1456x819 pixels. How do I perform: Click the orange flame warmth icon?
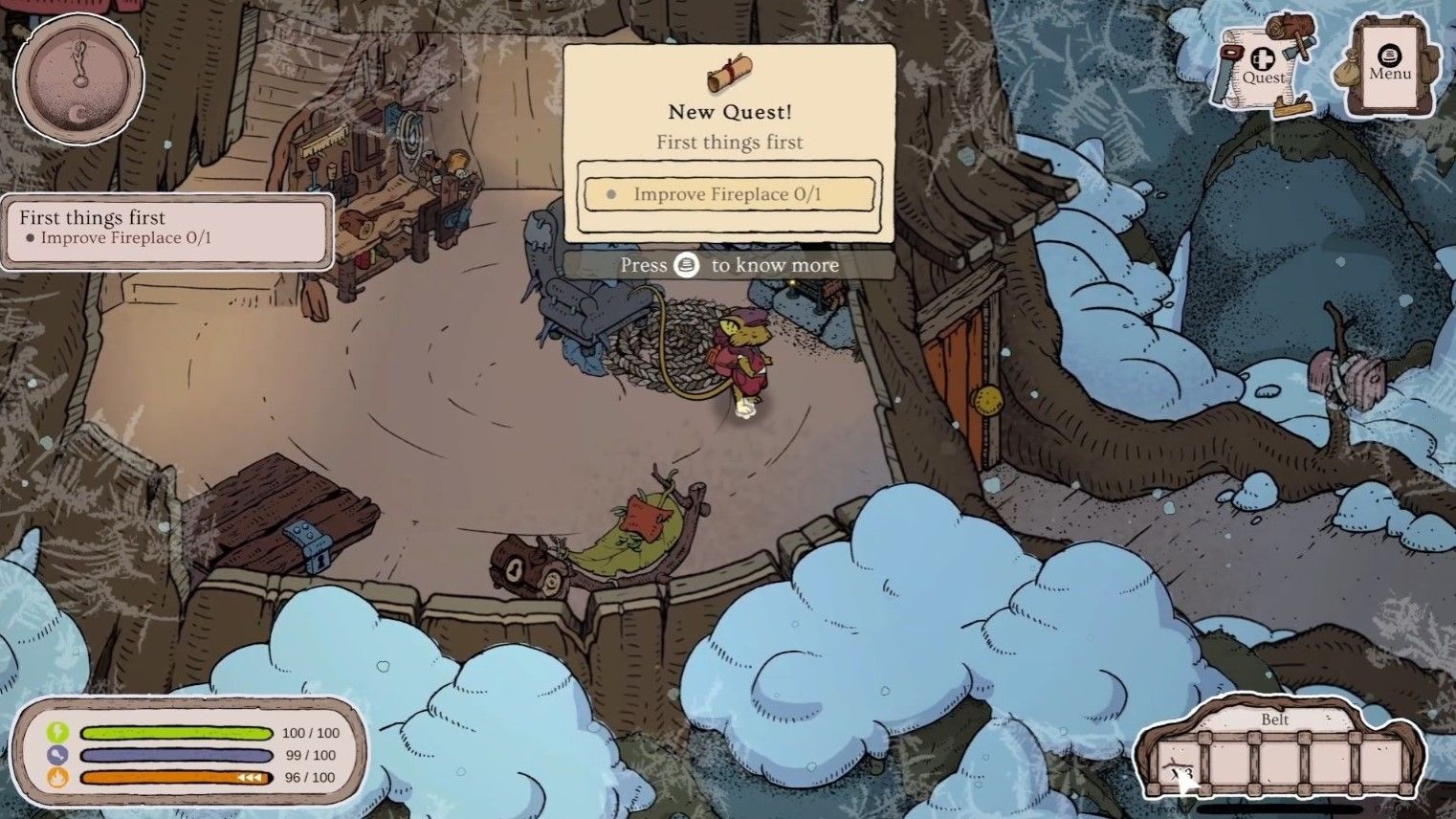[x=57, y=777]
